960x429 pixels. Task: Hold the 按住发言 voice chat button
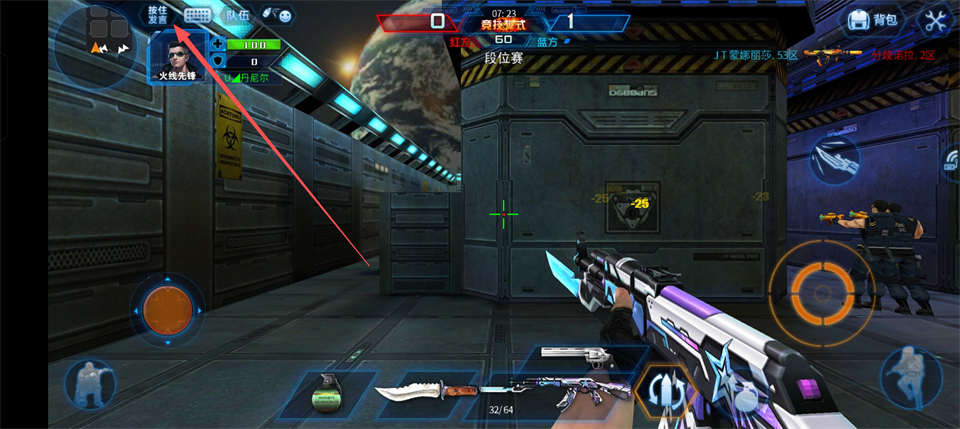coord(158,15)
